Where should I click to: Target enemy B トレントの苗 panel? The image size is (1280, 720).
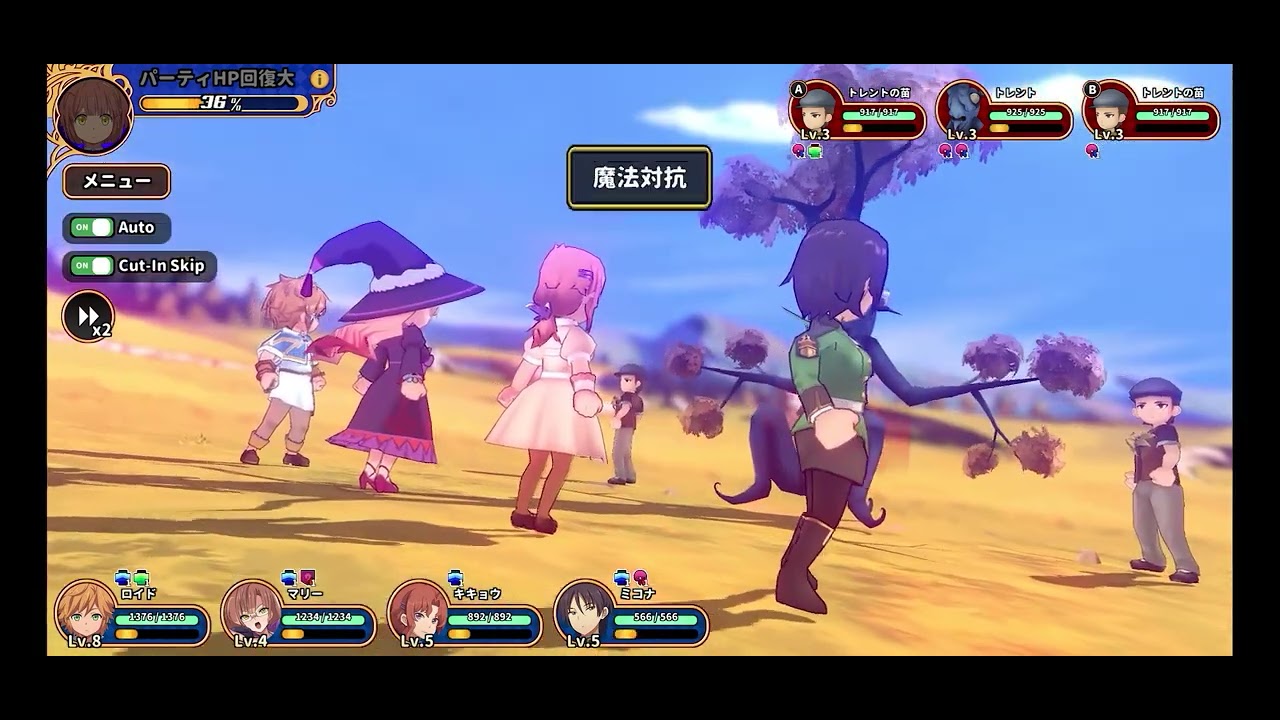coord(1151,111)
